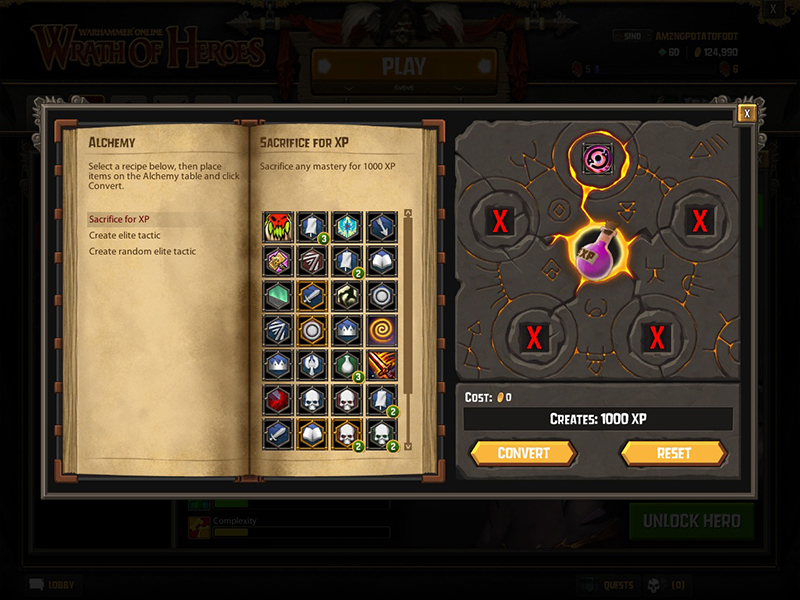The width and height of the screenshot is (800, 600).
Task: Choose the red gem mastery icon
Action: point(277,399)
